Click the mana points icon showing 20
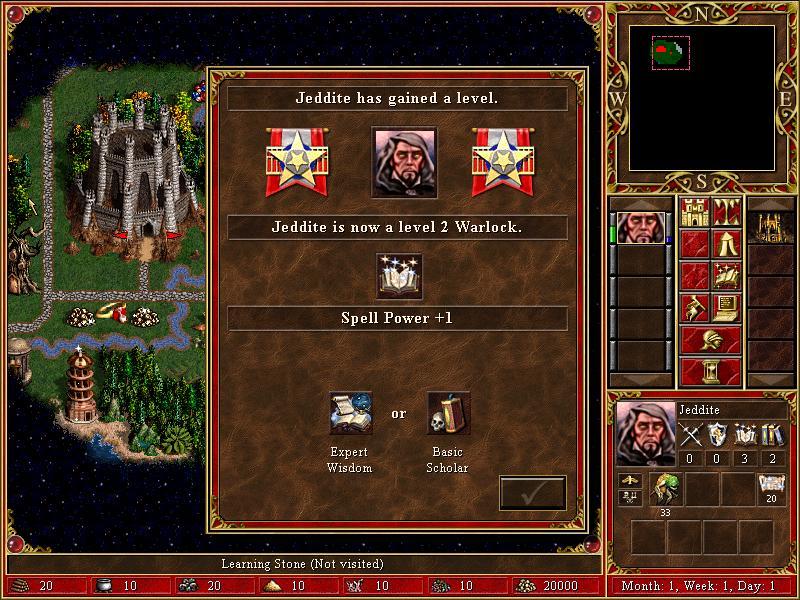This screenshot has height=600, width=800. (x=771, y=488)
